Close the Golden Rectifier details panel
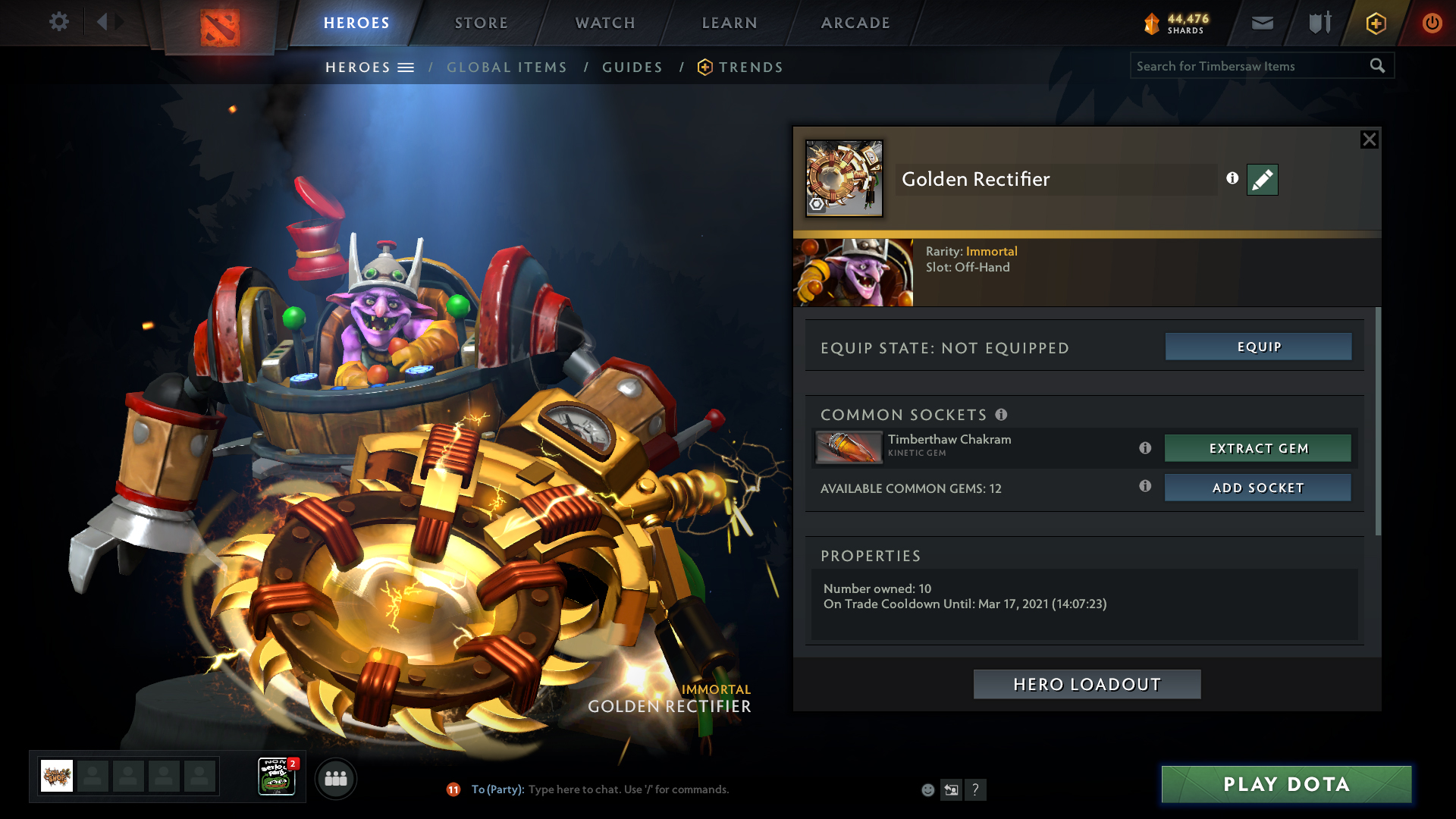The image size is (1456, 819). click(x=1369, y=140)
